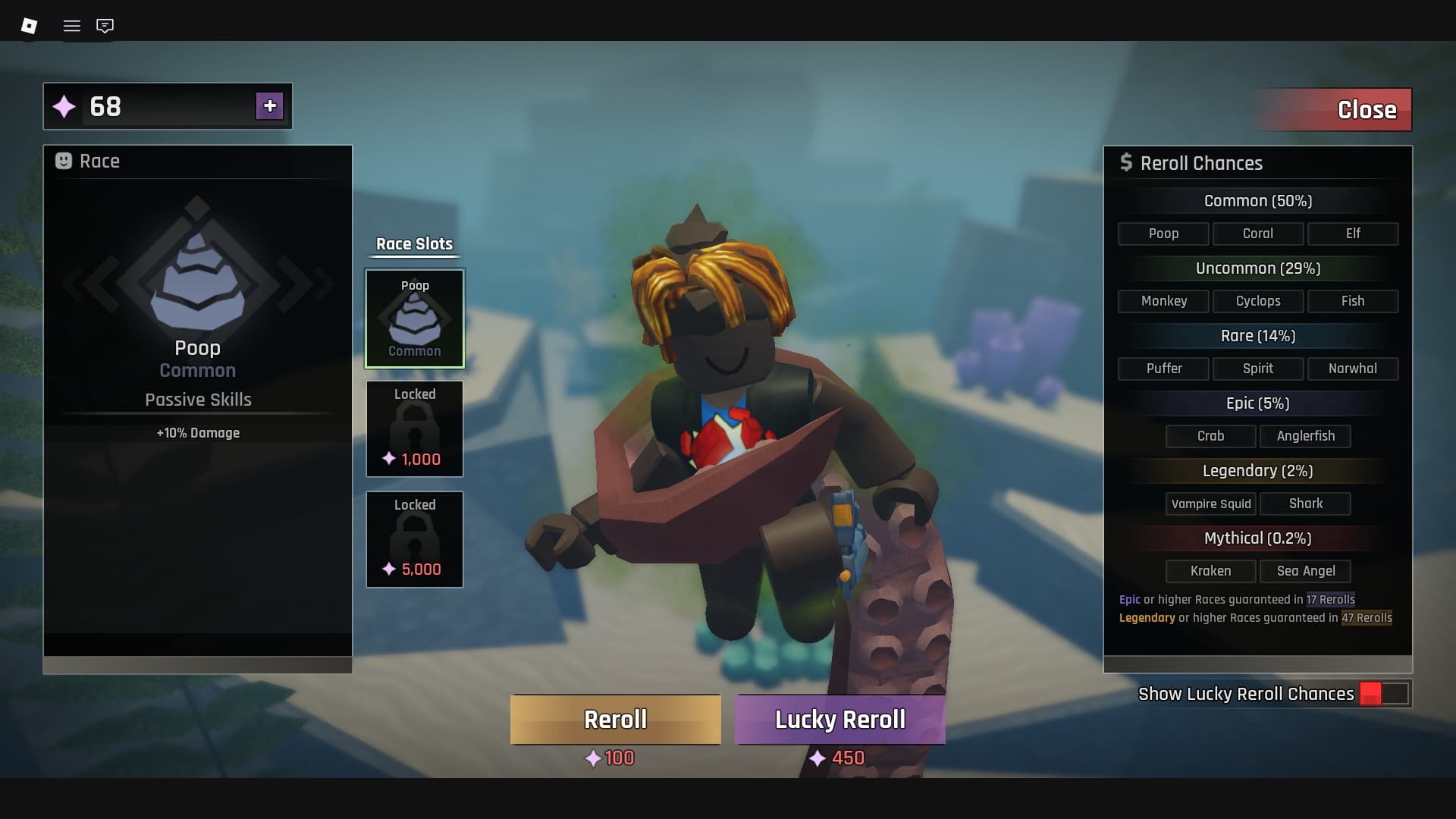Click the dollar sign on Reroll Chances
Image resolution: width=1456 pixels, height=819 pixels.
[x=1127, y=162]
